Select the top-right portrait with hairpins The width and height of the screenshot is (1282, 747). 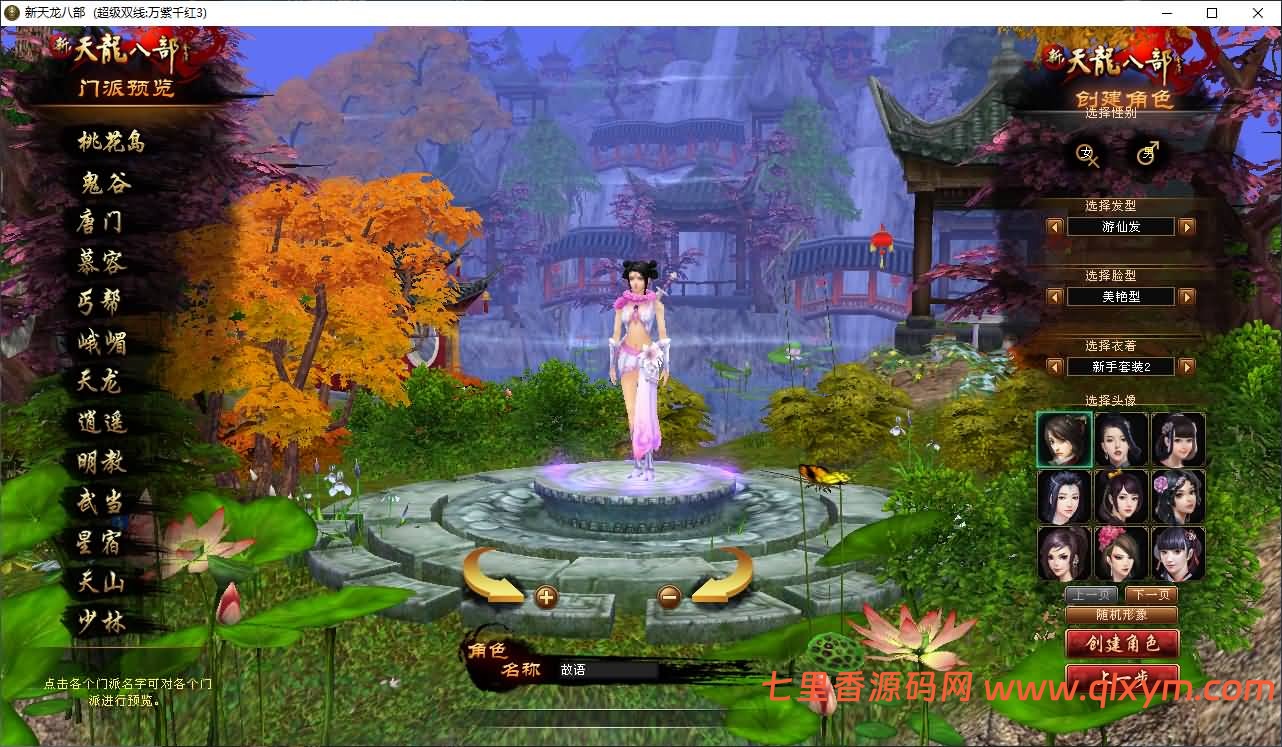(1178, 439)
